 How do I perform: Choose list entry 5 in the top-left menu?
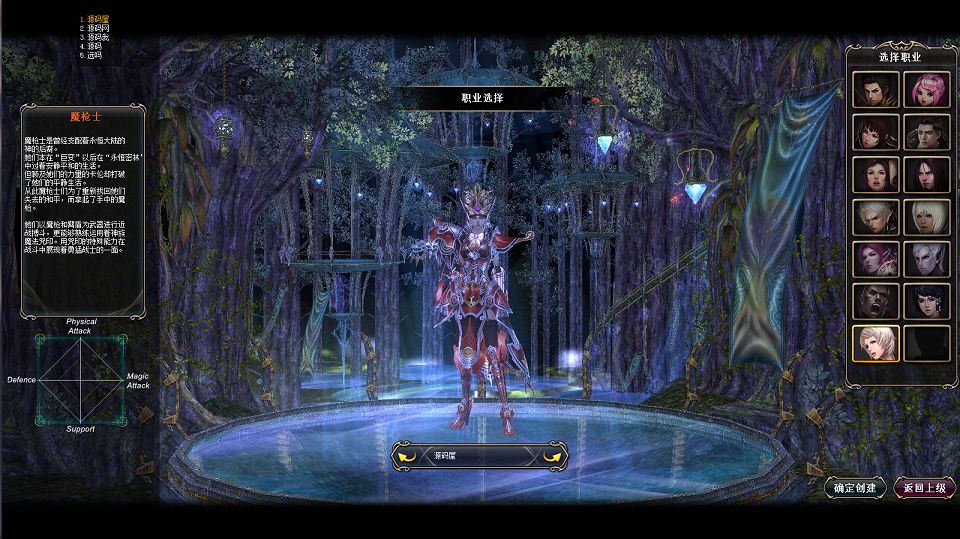tap(94, 55)
